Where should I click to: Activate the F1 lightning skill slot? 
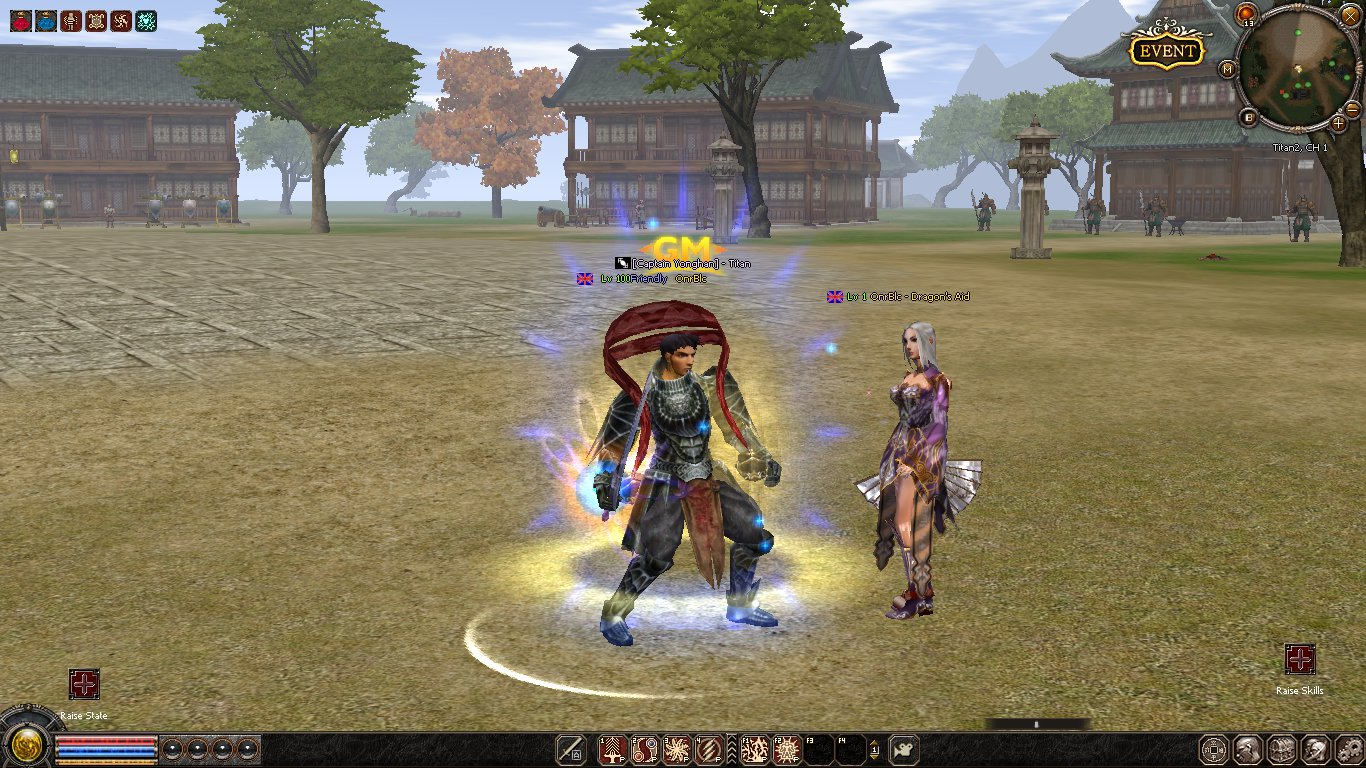tap(755, 749)
